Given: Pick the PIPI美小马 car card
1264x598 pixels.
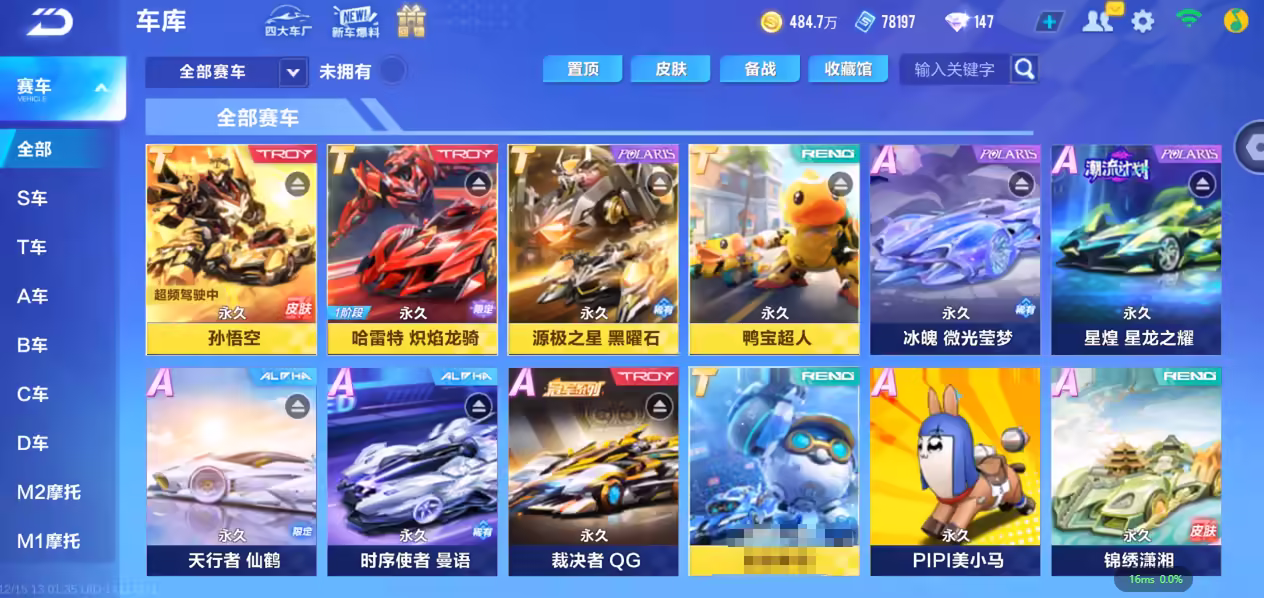Looking at the screenshot, I should (954, 471).
